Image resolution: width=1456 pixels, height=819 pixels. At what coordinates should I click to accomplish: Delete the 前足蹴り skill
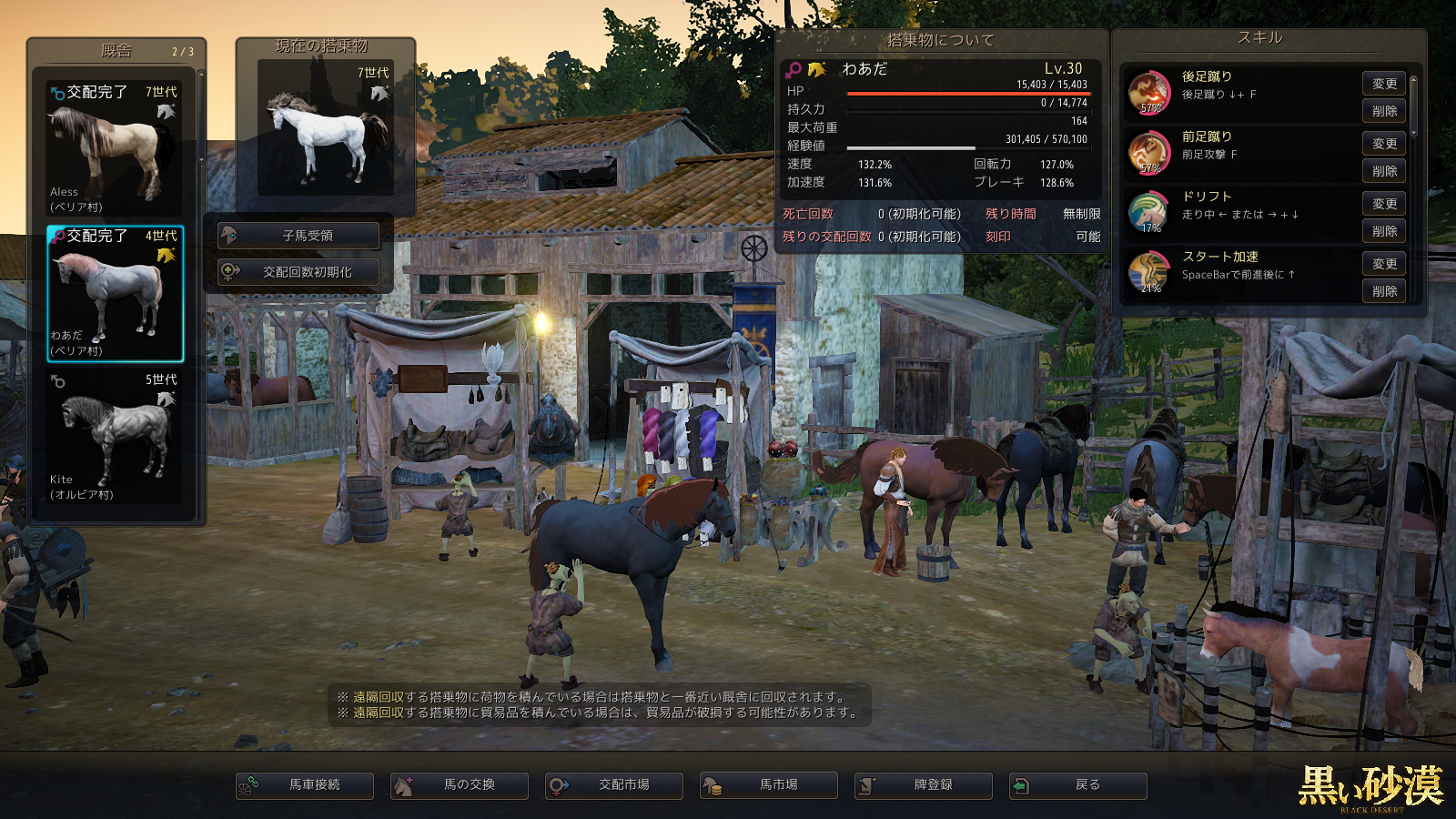[1384, 171]
